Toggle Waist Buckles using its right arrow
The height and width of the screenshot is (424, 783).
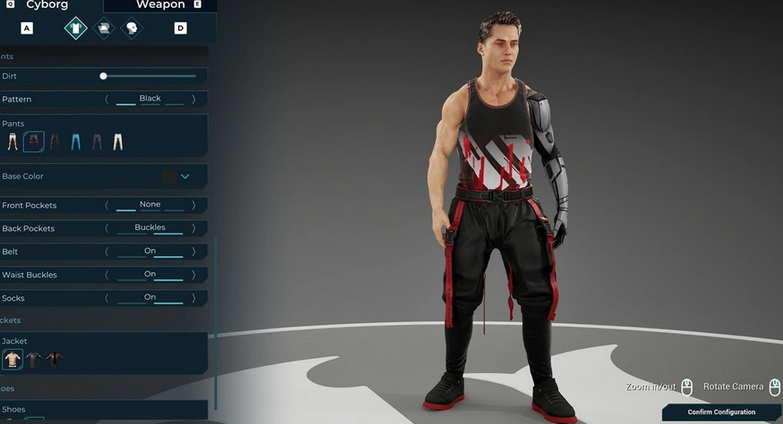tap(192, 274)
